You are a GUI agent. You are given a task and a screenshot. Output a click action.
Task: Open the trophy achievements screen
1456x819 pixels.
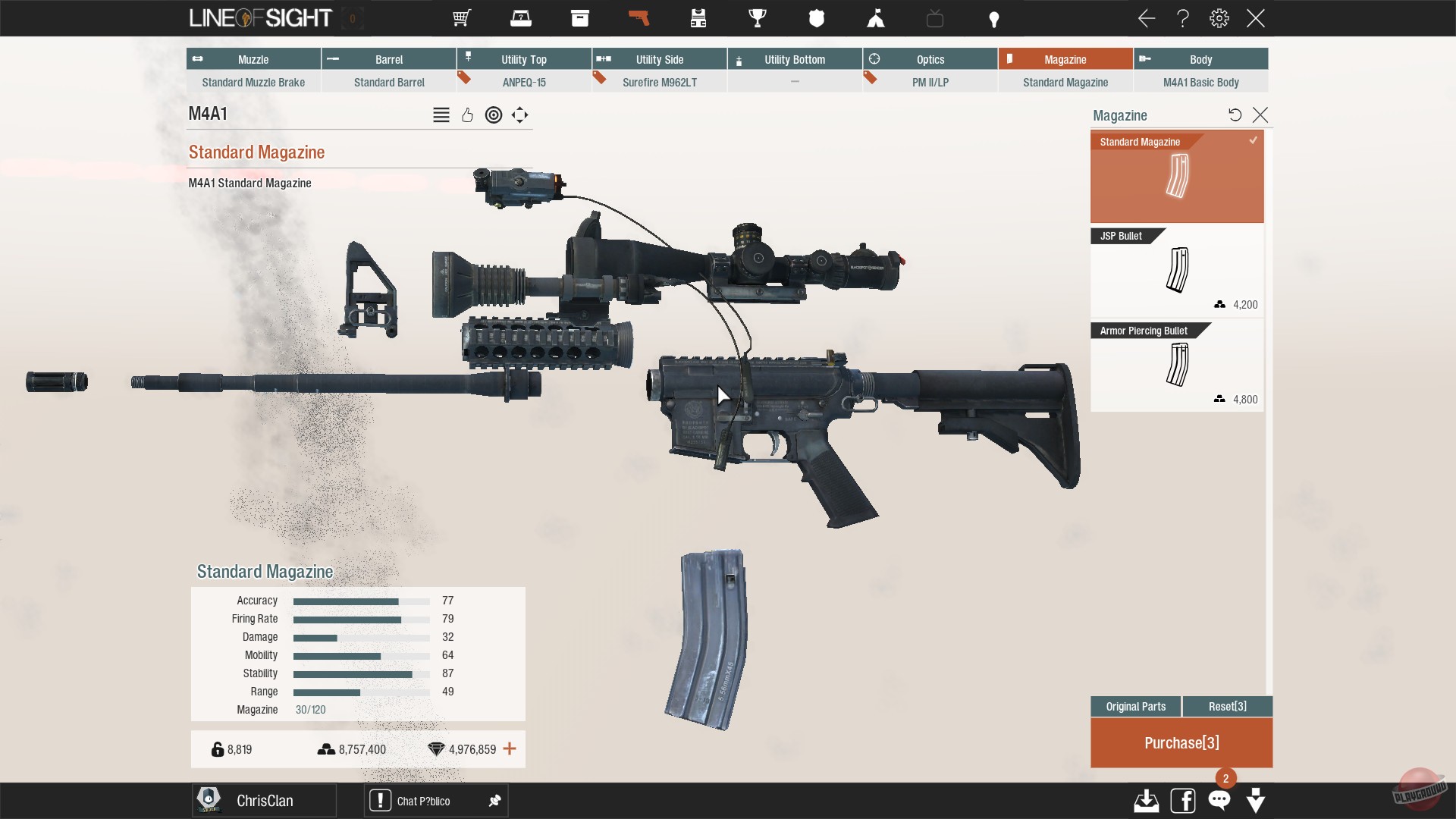[757, 18]
